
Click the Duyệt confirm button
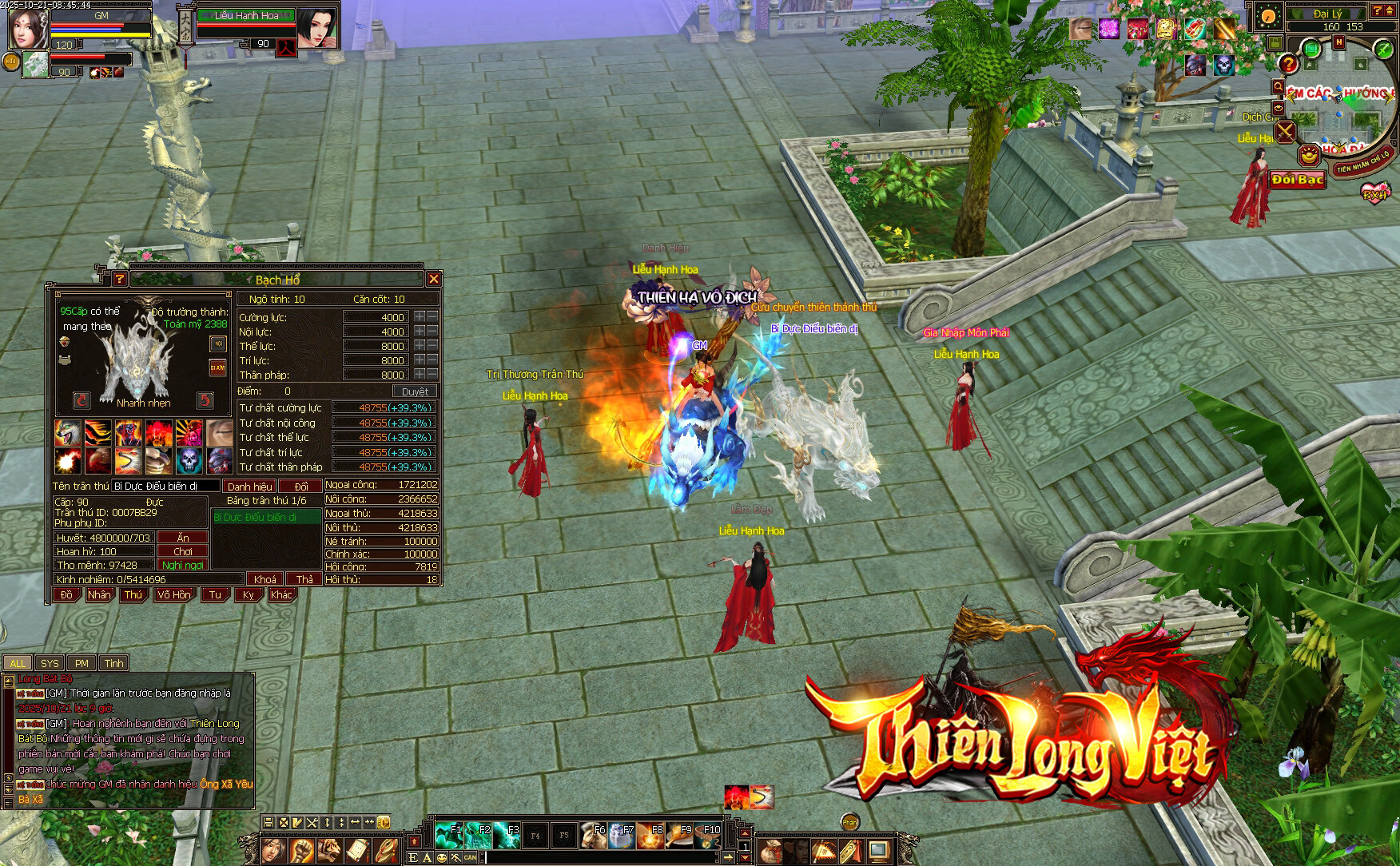415,391
